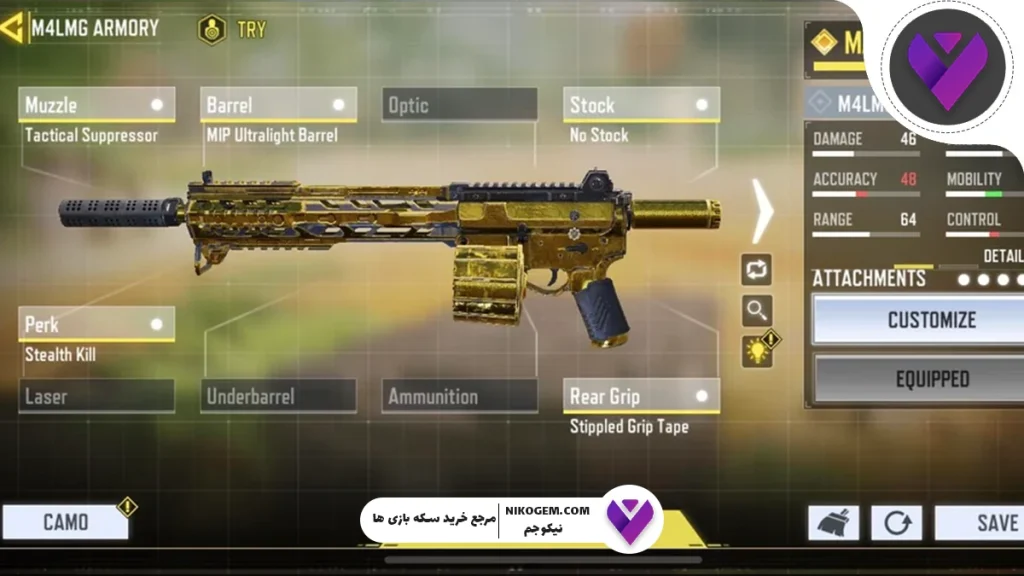Open the Muzzle attachment slot

(x=96, y=105)
